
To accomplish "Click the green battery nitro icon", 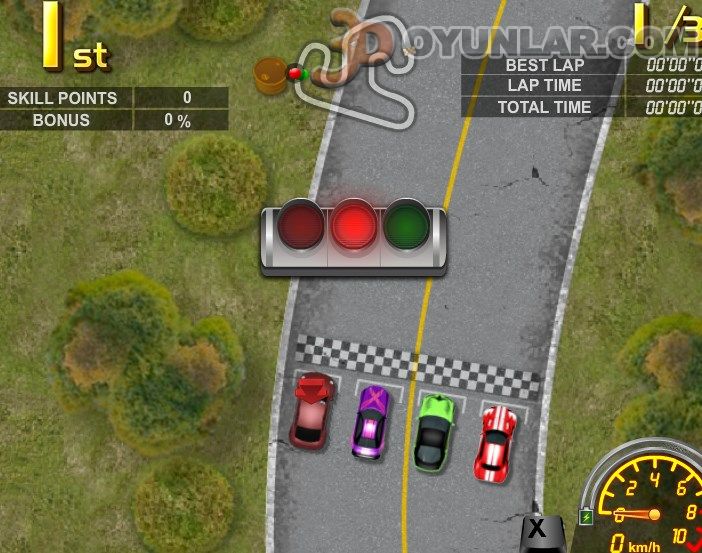I will pyautogui.click(x=587, y=517).
